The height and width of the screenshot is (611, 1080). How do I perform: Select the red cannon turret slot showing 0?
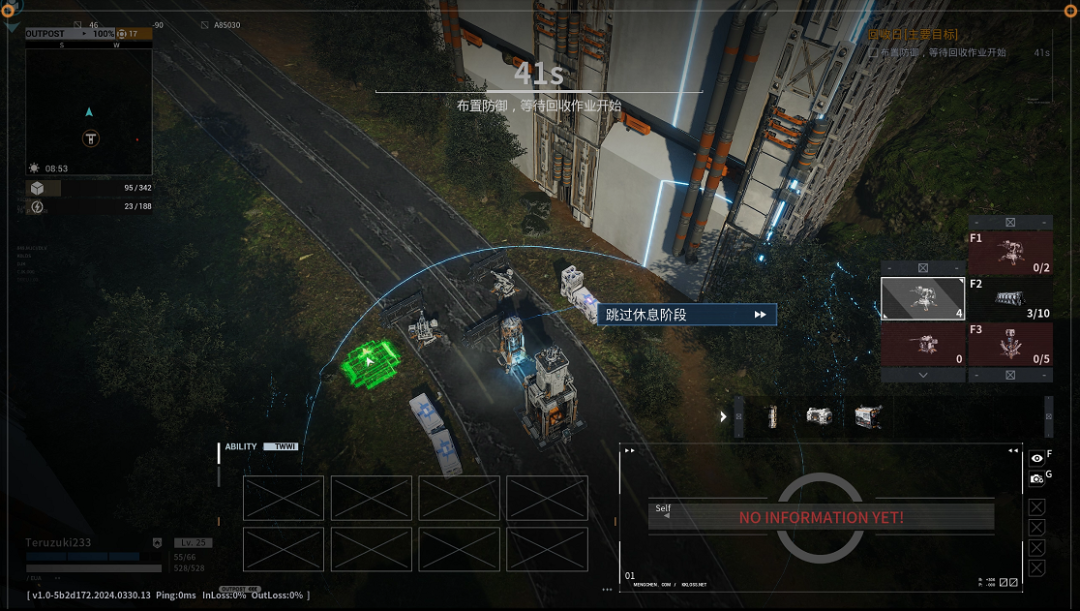(922, 343)
